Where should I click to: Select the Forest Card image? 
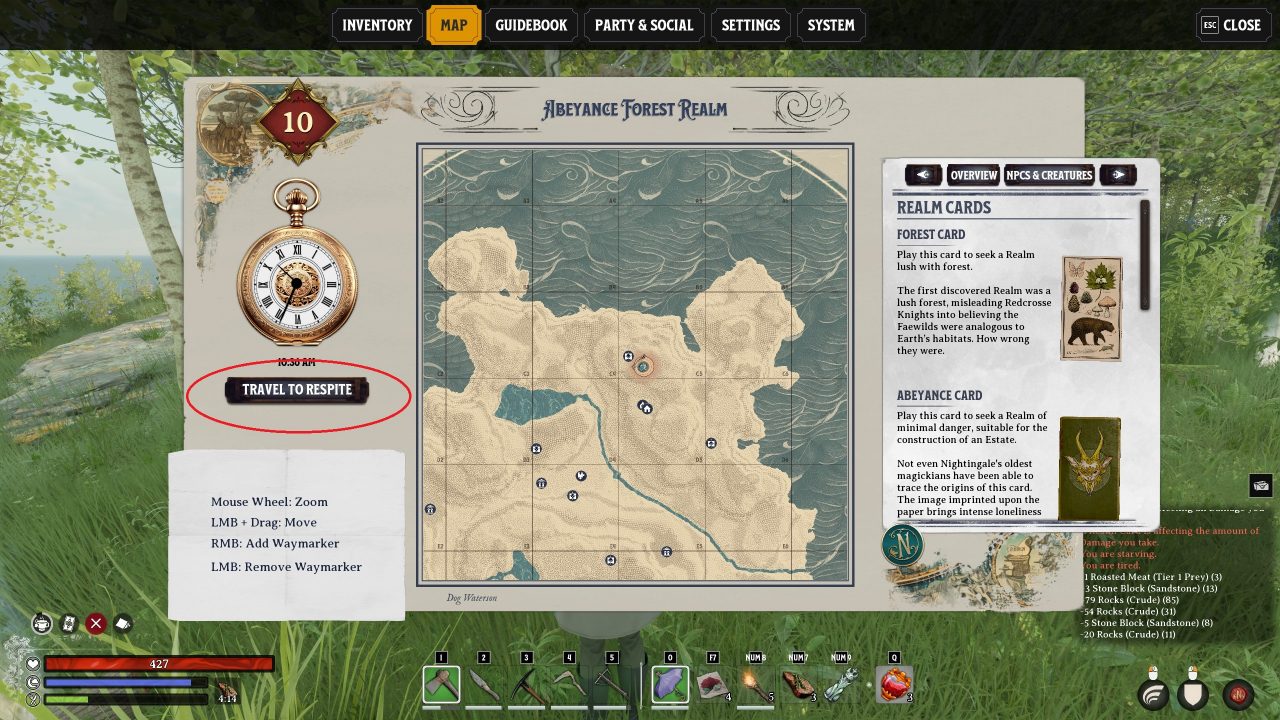tap(1091, 307)
